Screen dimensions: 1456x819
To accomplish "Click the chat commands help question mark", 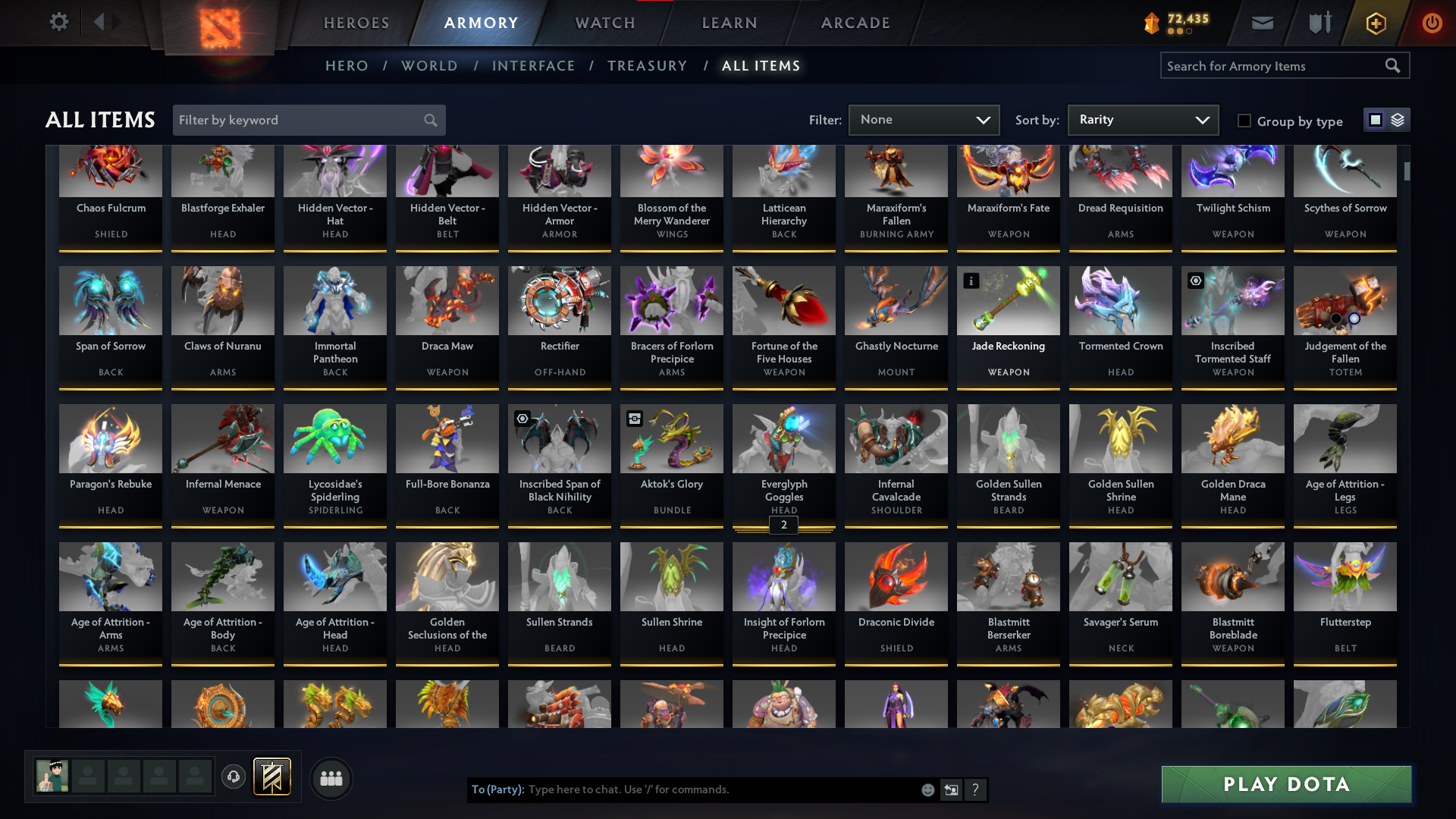I will (975, 789).
